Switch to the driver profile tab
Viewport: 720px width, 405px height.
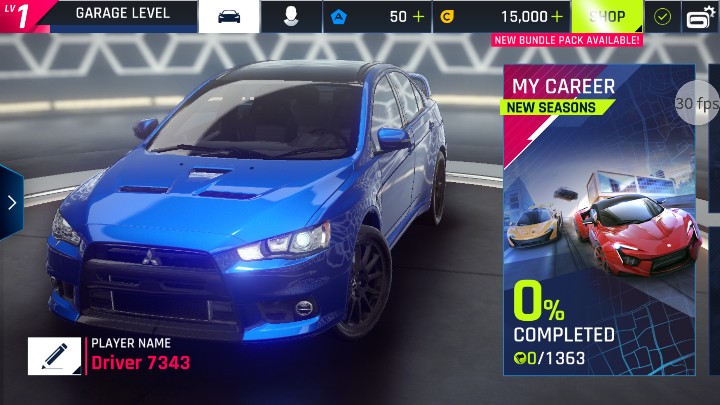291,17
